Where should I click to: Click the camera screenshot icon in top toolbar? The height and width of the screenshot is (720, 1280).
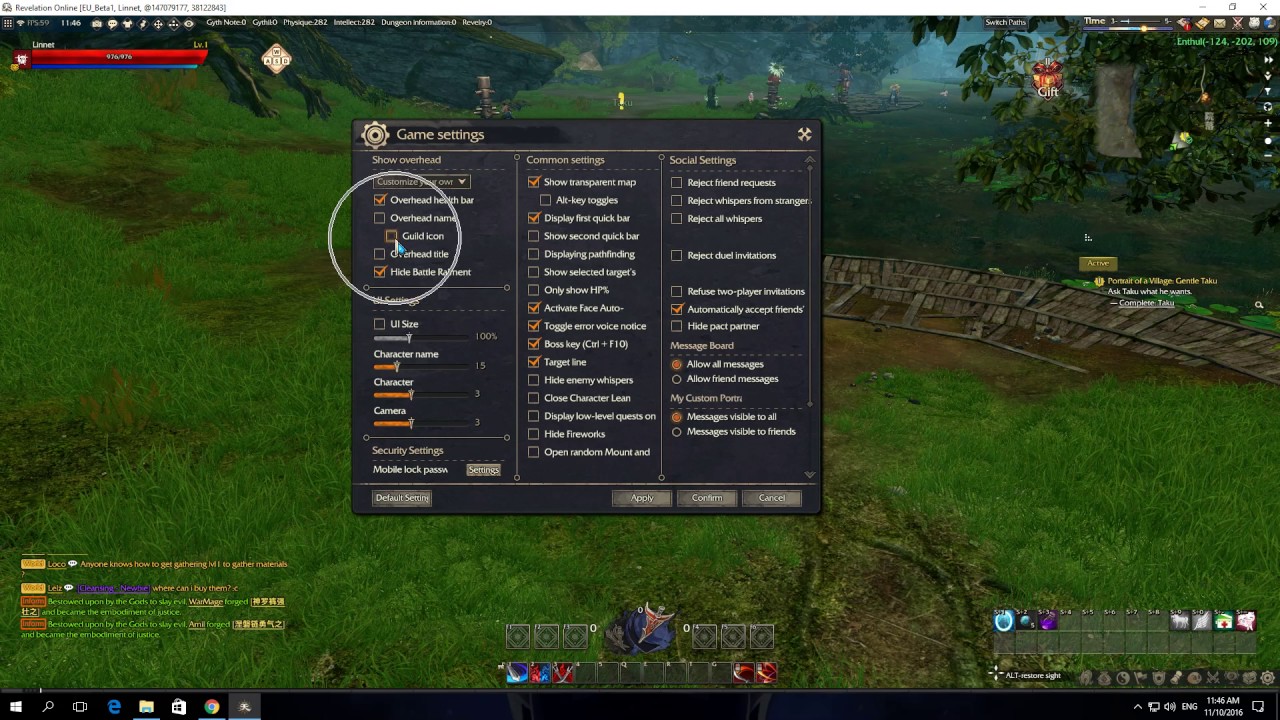click(97, 22)
